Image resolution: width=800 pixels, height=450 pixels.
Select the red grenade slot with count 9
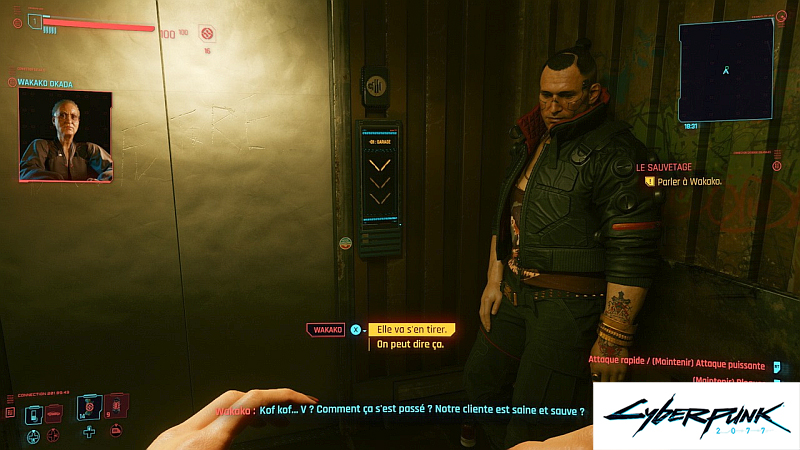pos(114,407)
